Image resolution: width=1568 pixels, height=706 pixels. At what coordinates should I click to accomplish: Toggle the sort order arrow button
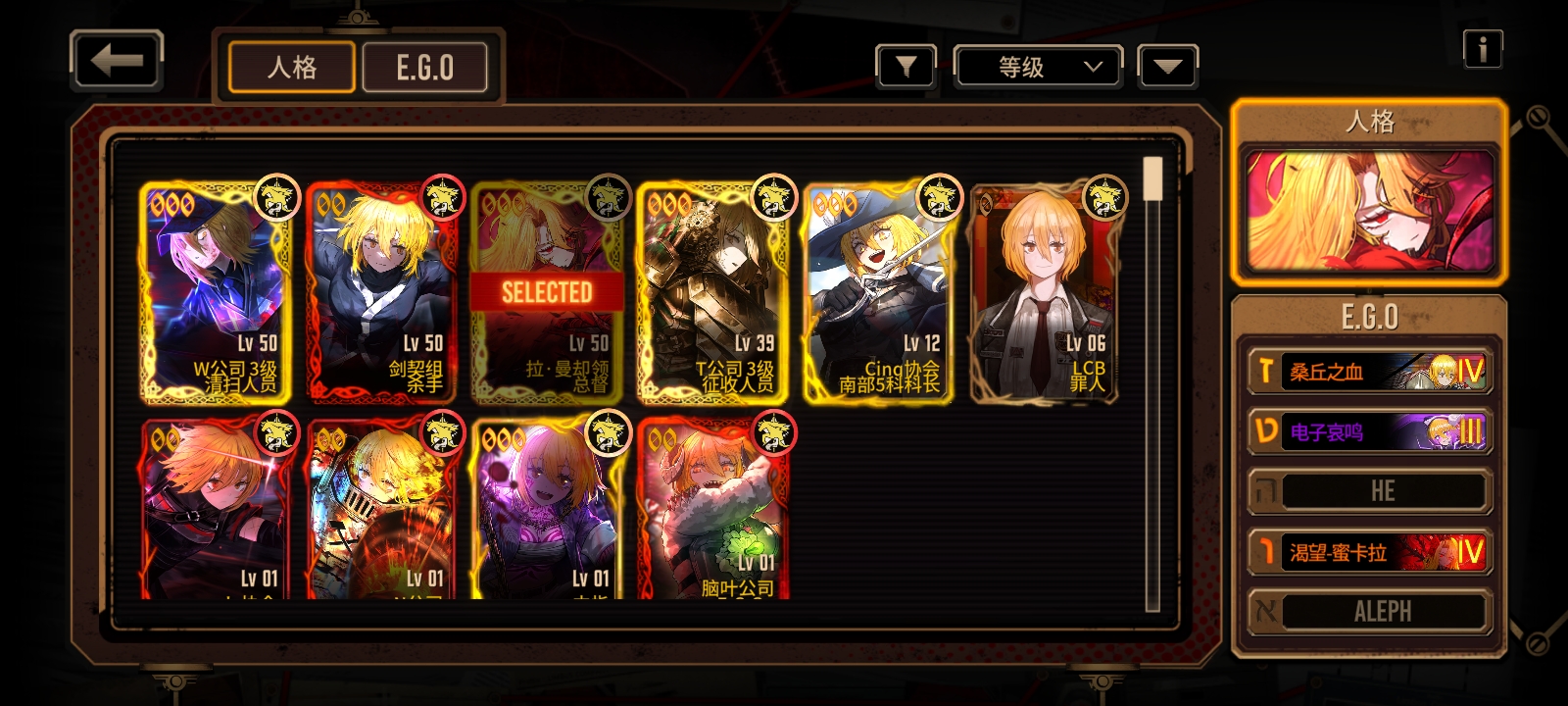(x=1167, y=67)
